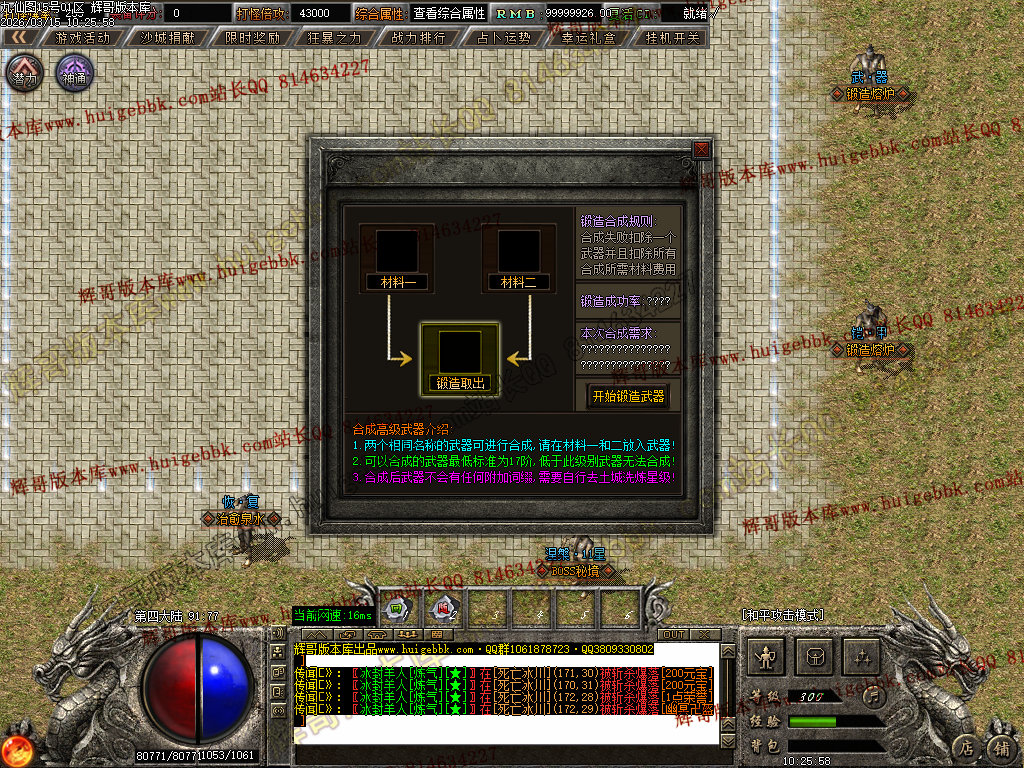Click the 开始锻造武器 start forging button
Screen dimensions: 1024x768
[x=628, y=396]
